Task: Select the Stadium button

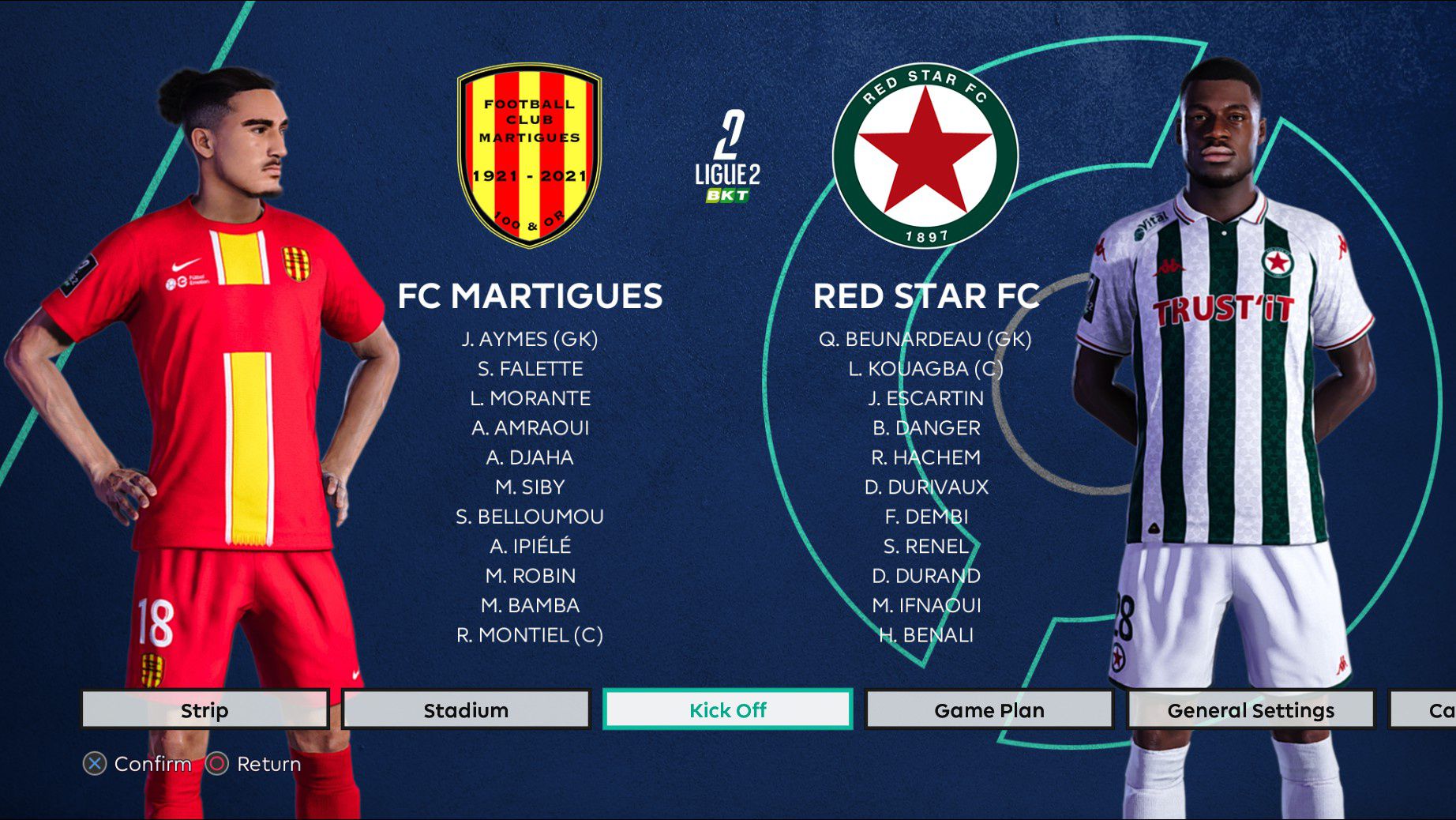Action: click(466, 709)
